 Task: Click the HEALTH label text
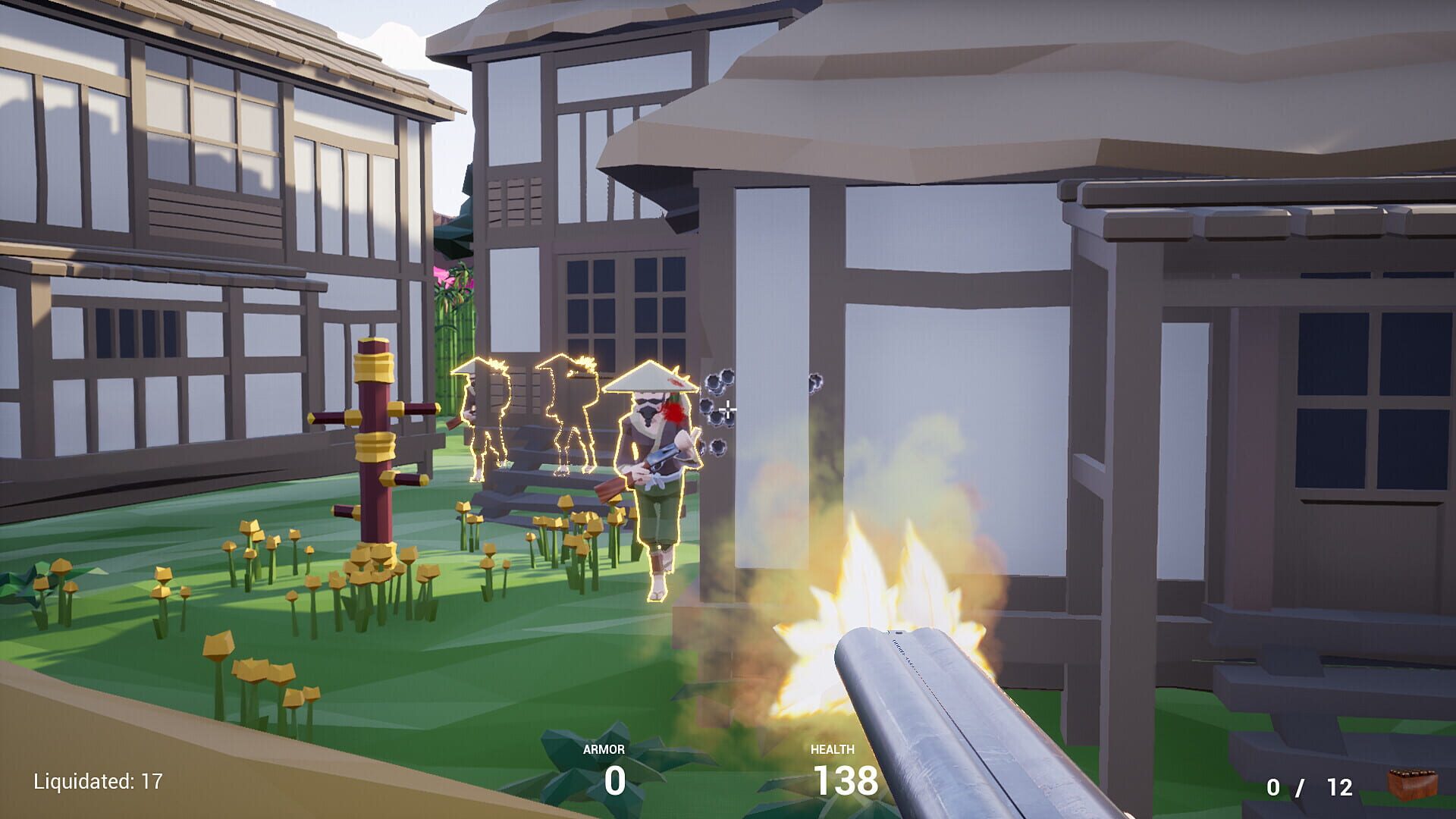(834, 749)
